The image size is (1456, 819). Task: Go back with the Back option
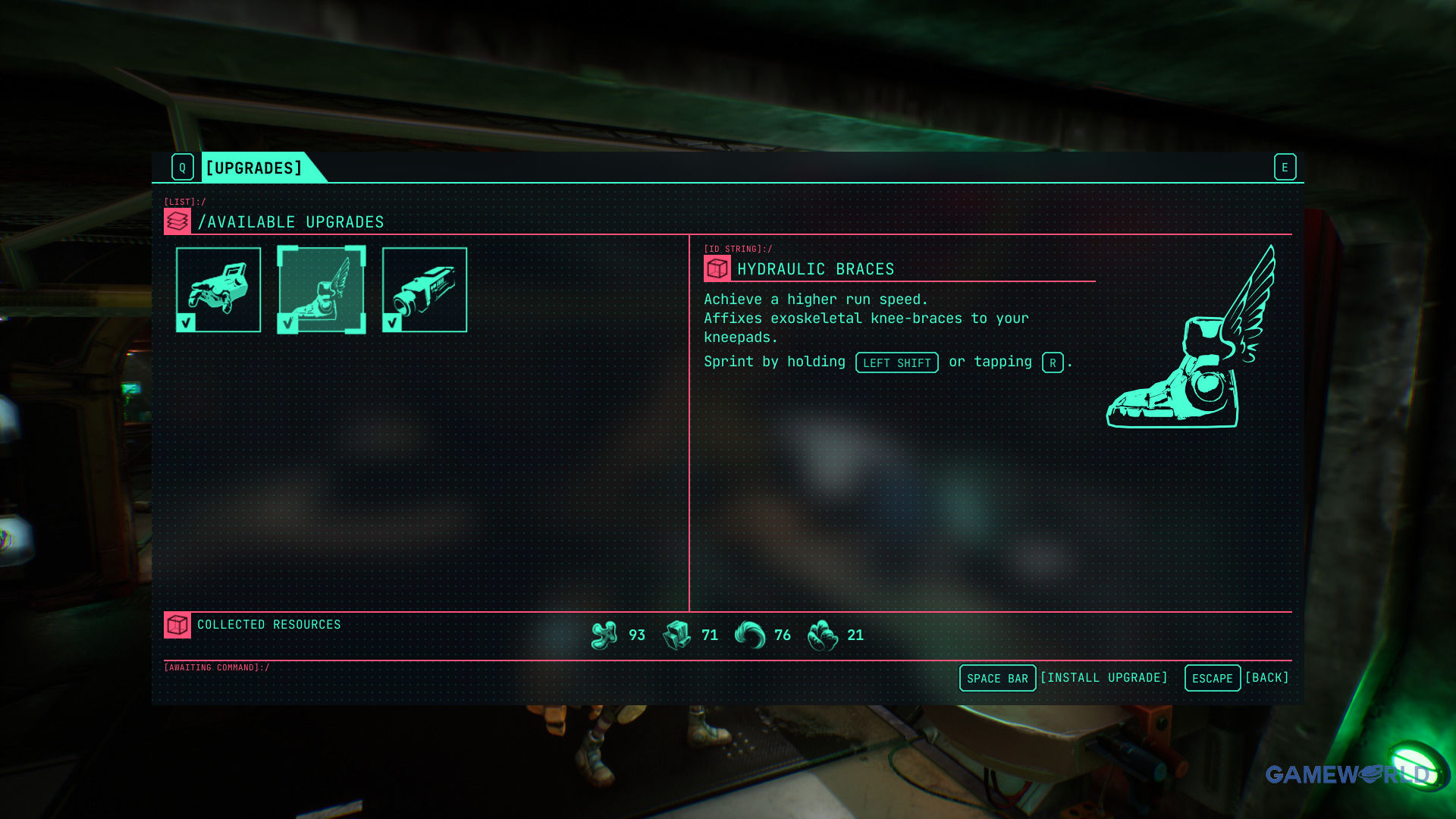tap(1266, 678)
